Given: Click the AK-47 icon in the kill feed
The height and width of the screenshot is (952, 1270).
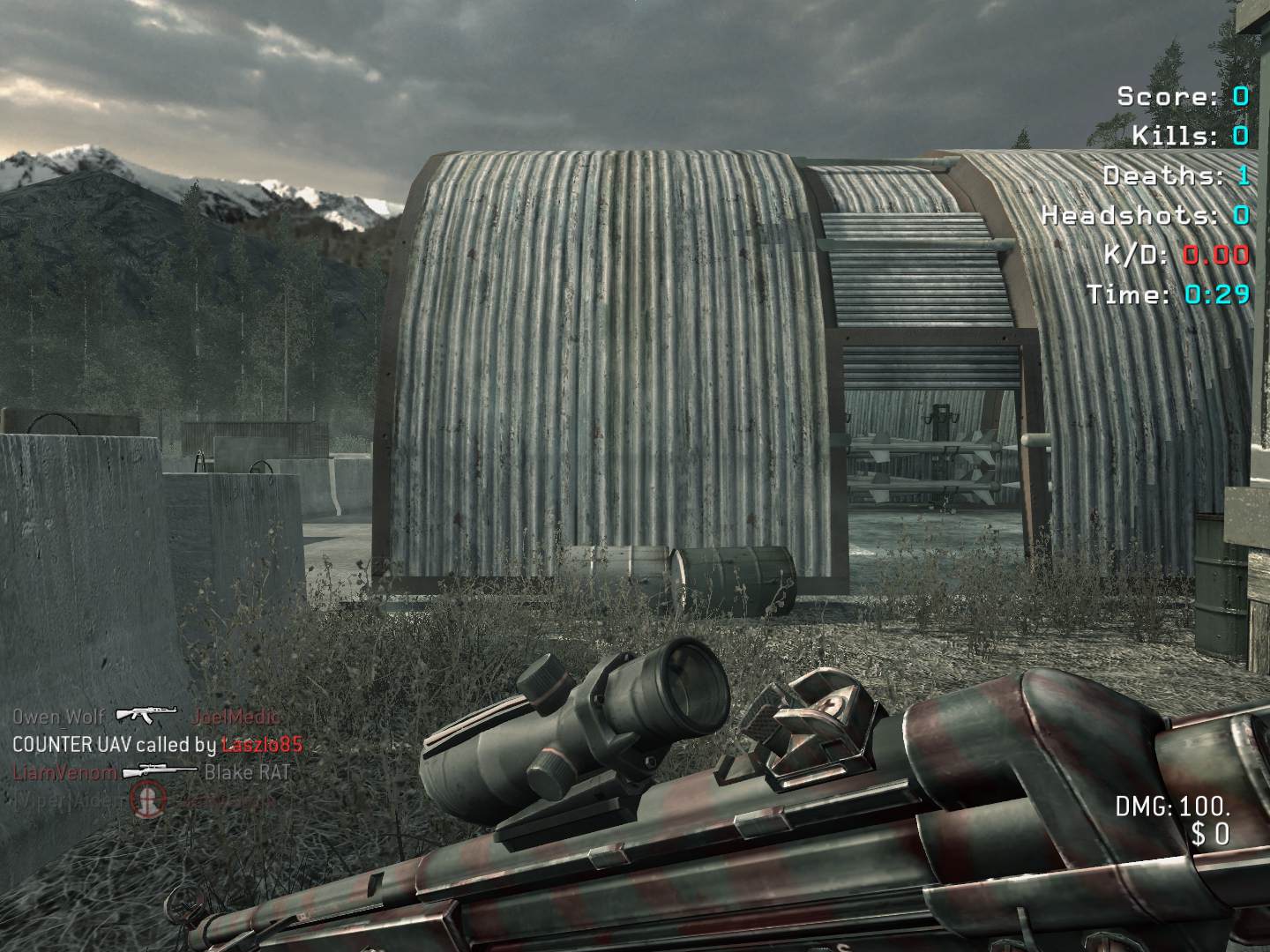Looking at the screenshot, I should click(147, 716).
